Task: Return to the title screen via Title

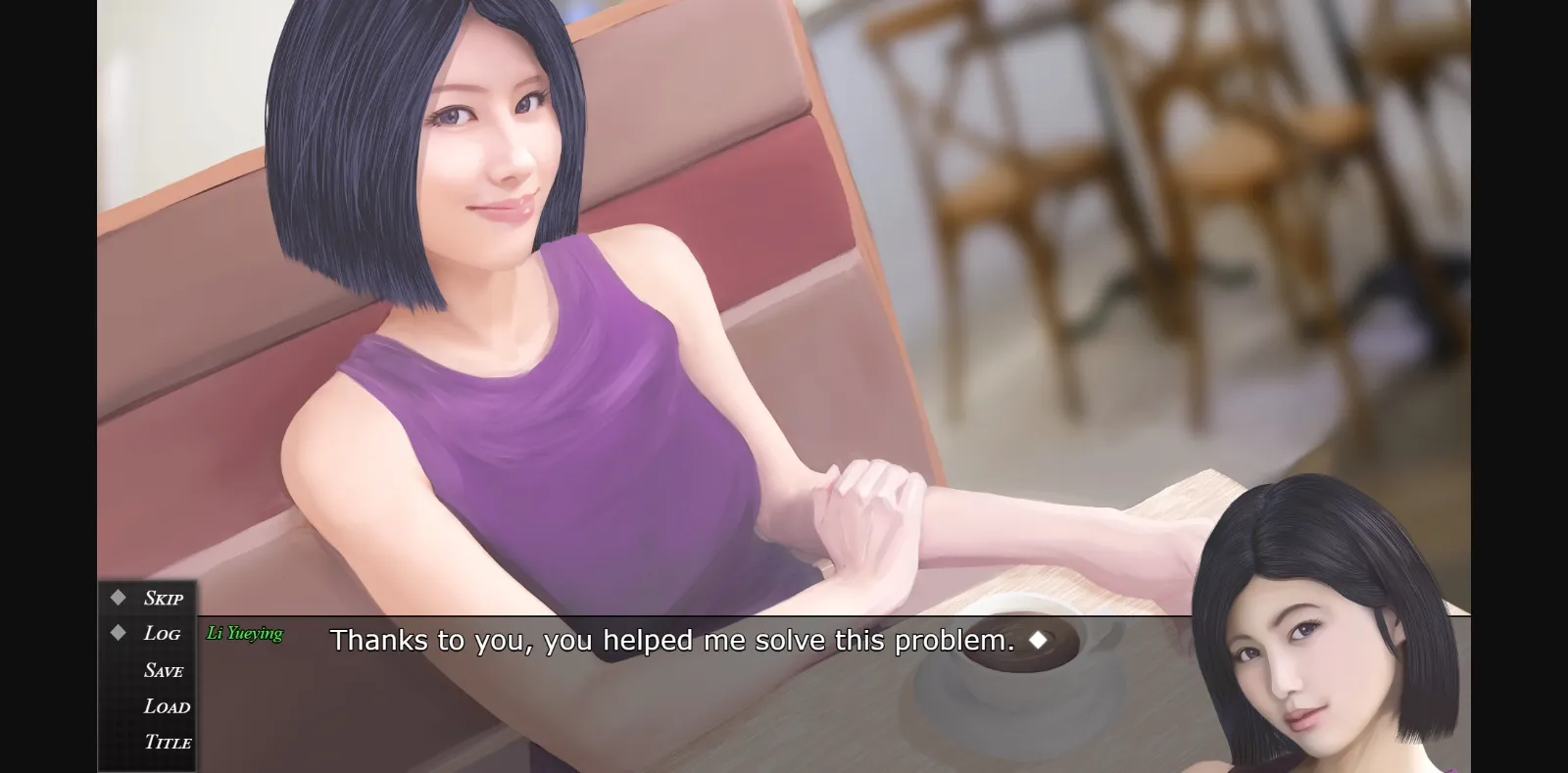Action: coord(167,743)
